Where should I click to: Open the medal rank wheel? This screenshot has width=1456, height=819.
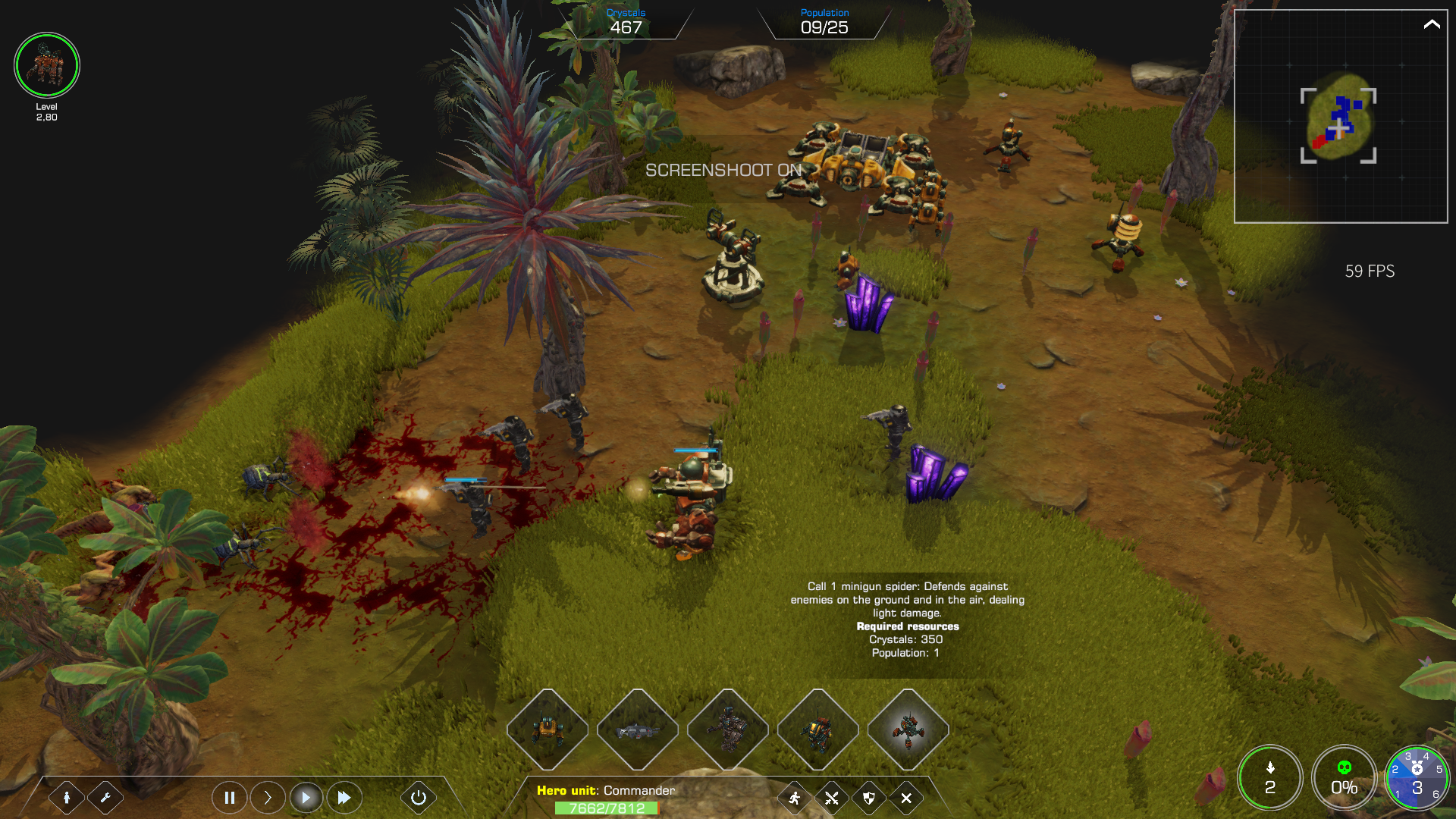pos(1417,778)
